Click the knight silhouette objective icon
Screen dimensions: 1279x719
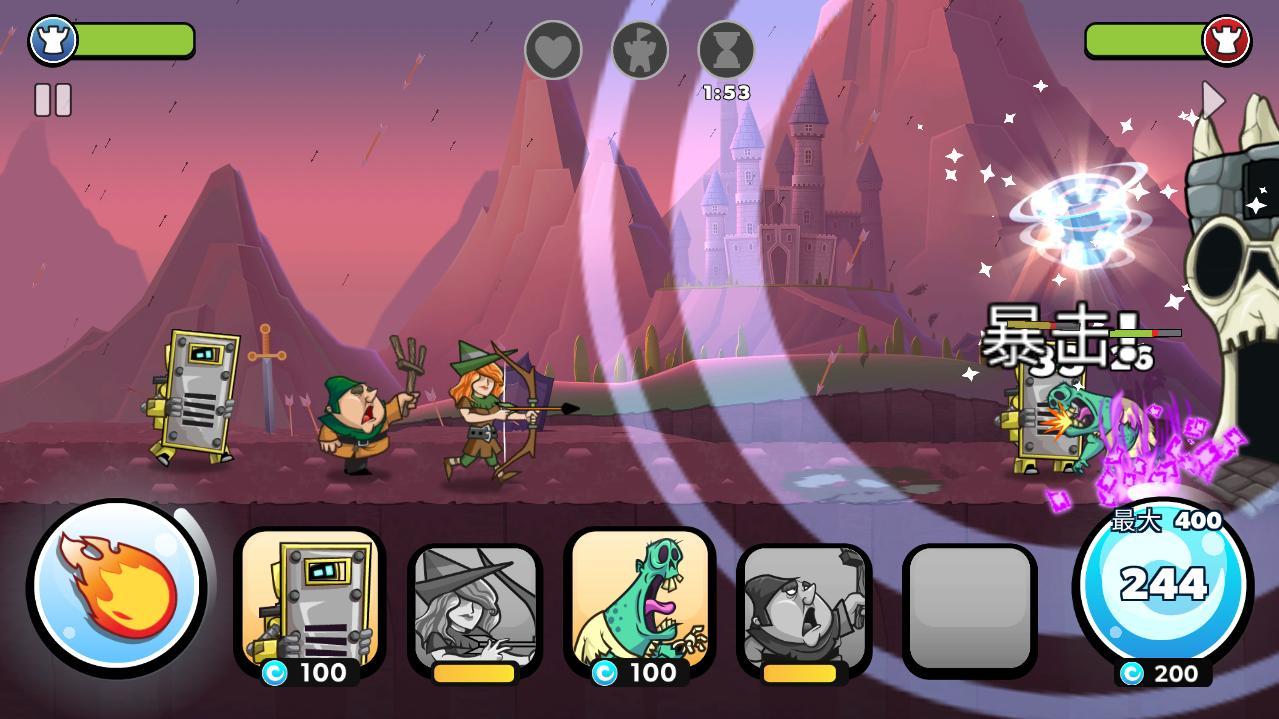tap(640, 49)
